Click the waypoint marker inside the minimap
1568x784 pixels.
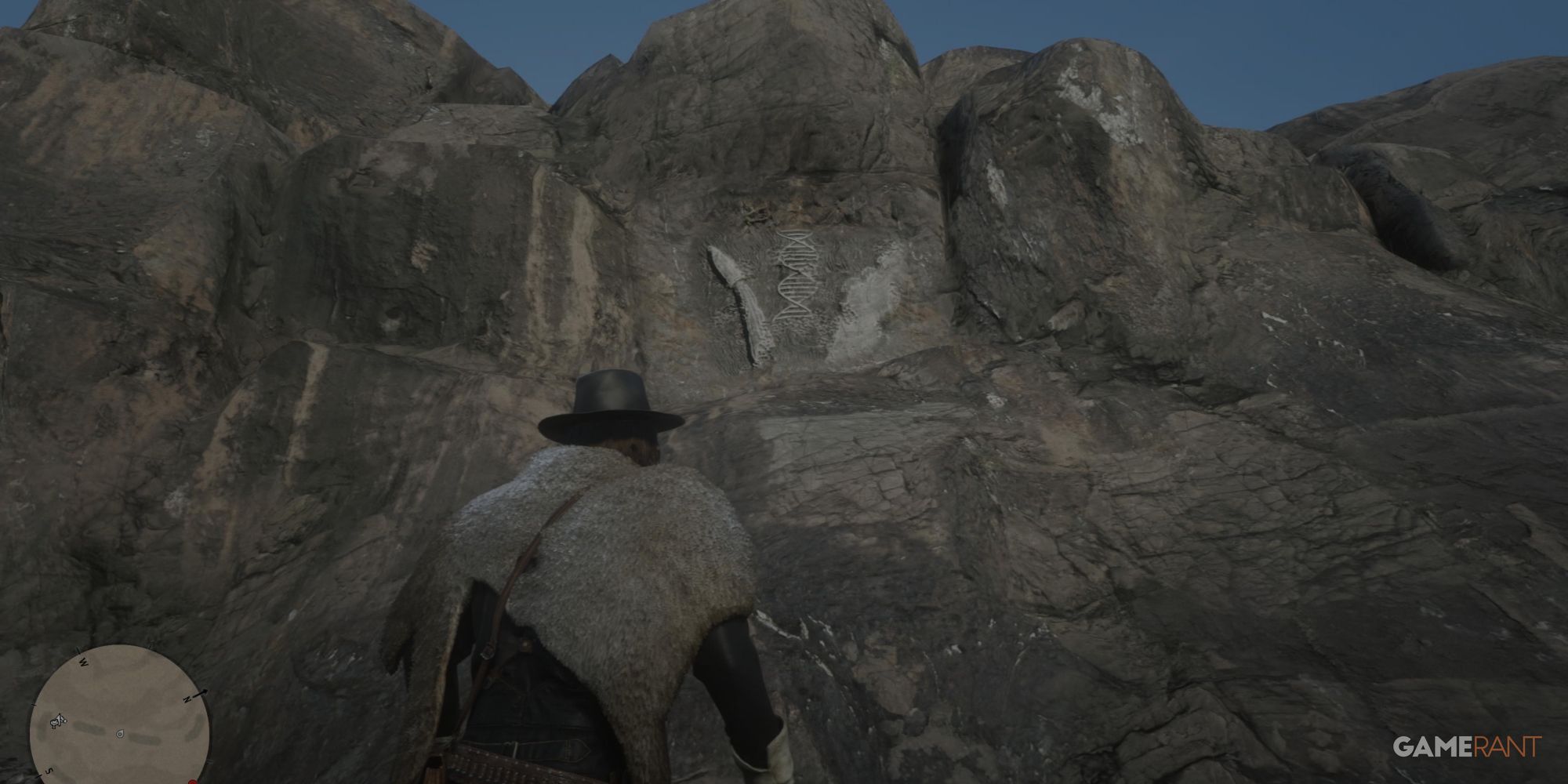[x=120, y=734]
